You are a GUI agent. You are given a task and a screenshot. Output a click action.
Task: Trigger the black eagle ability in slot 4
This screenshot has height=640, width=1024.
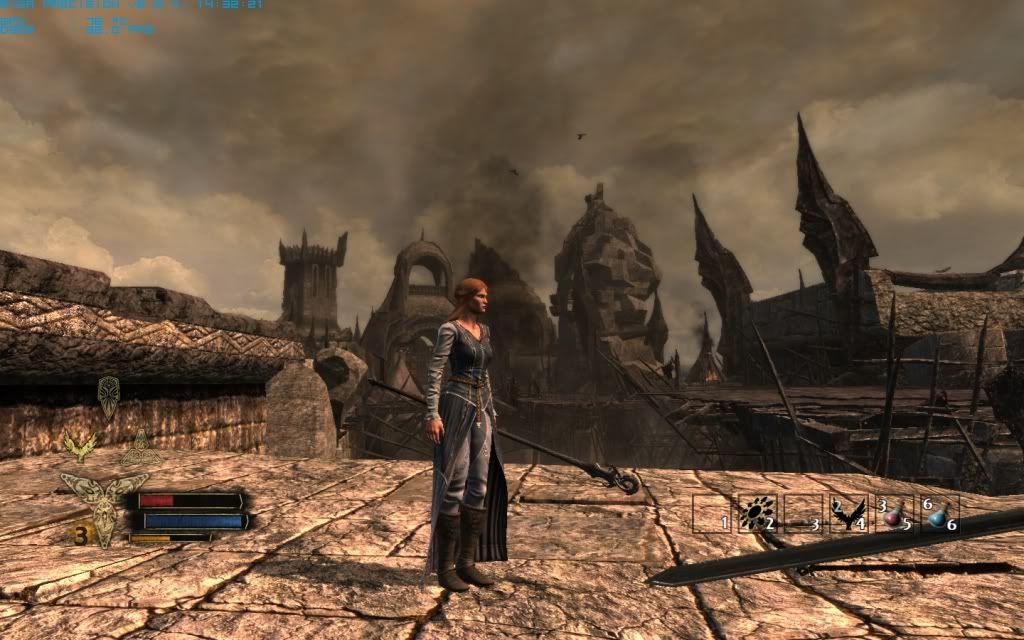point(847,514)
